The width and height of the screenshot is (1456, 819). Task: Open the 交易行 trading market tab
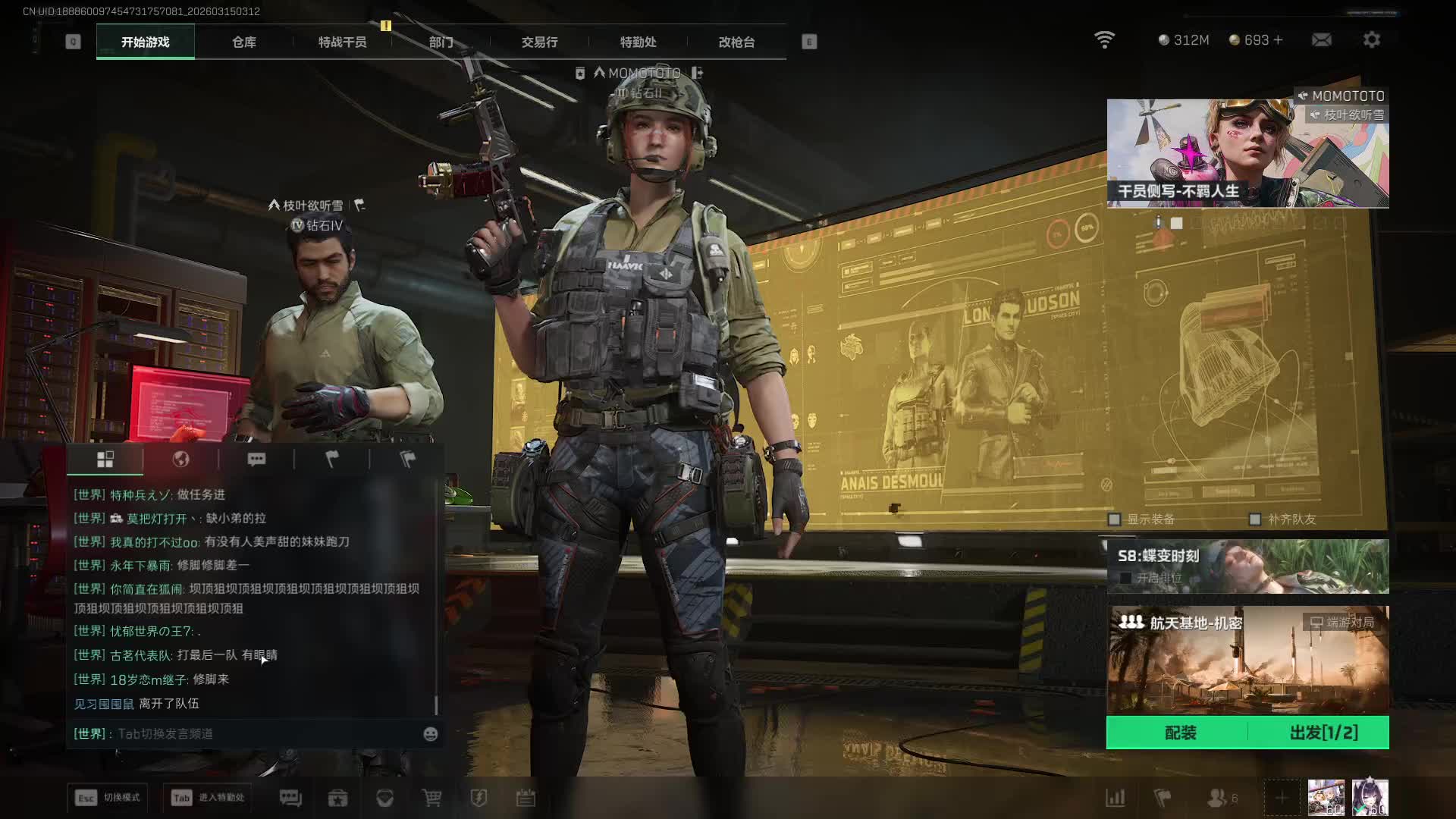(539, 42)
